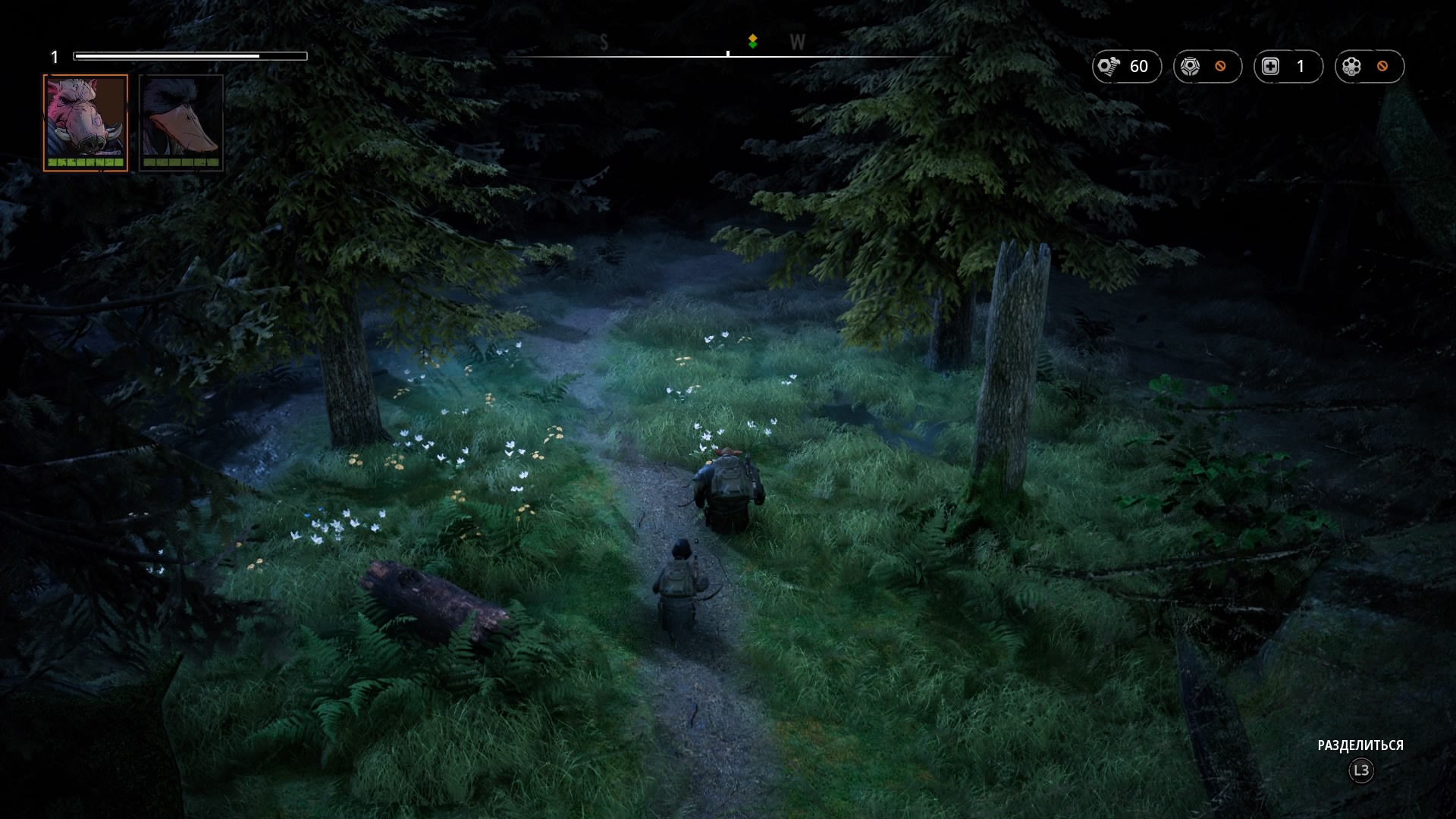Switch to the duck character portrait
The height and width of the screenshot is (819, 1456).
click(181, 122)
